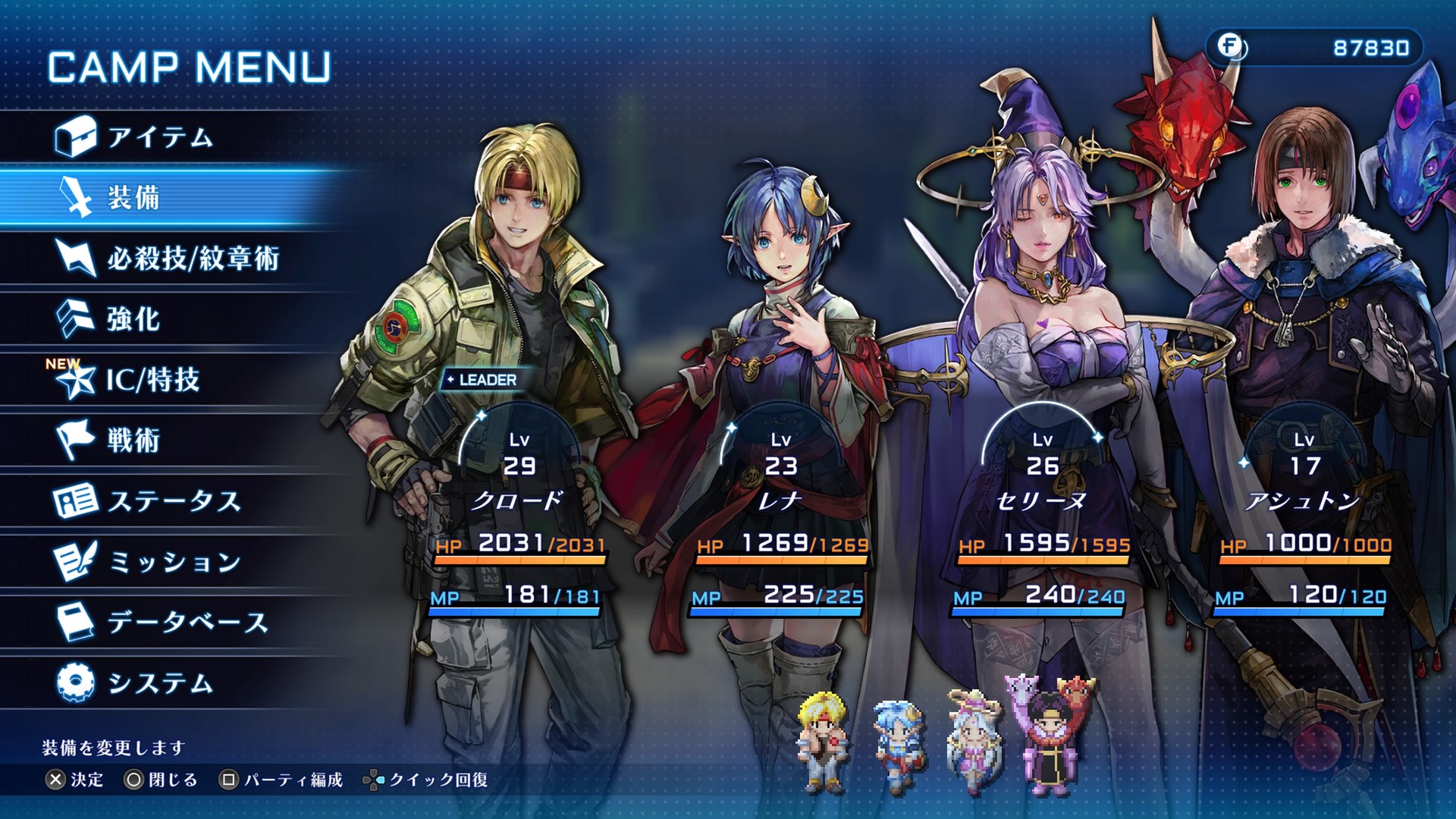Screen dimensions: 1456x819
Task: Click Ashton's two-dragon pixel sprite
Action: coord(1049,736)
